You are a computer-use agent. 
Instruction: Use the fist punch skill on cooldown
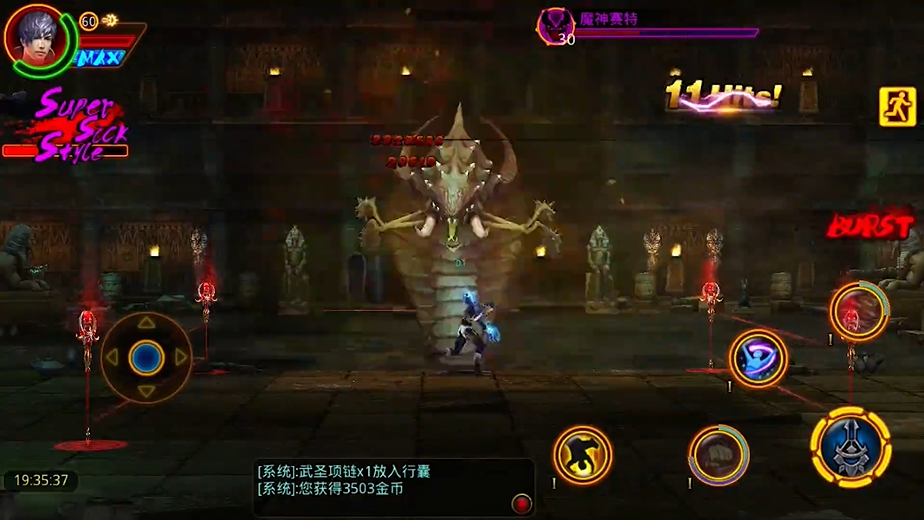point(718,456)
